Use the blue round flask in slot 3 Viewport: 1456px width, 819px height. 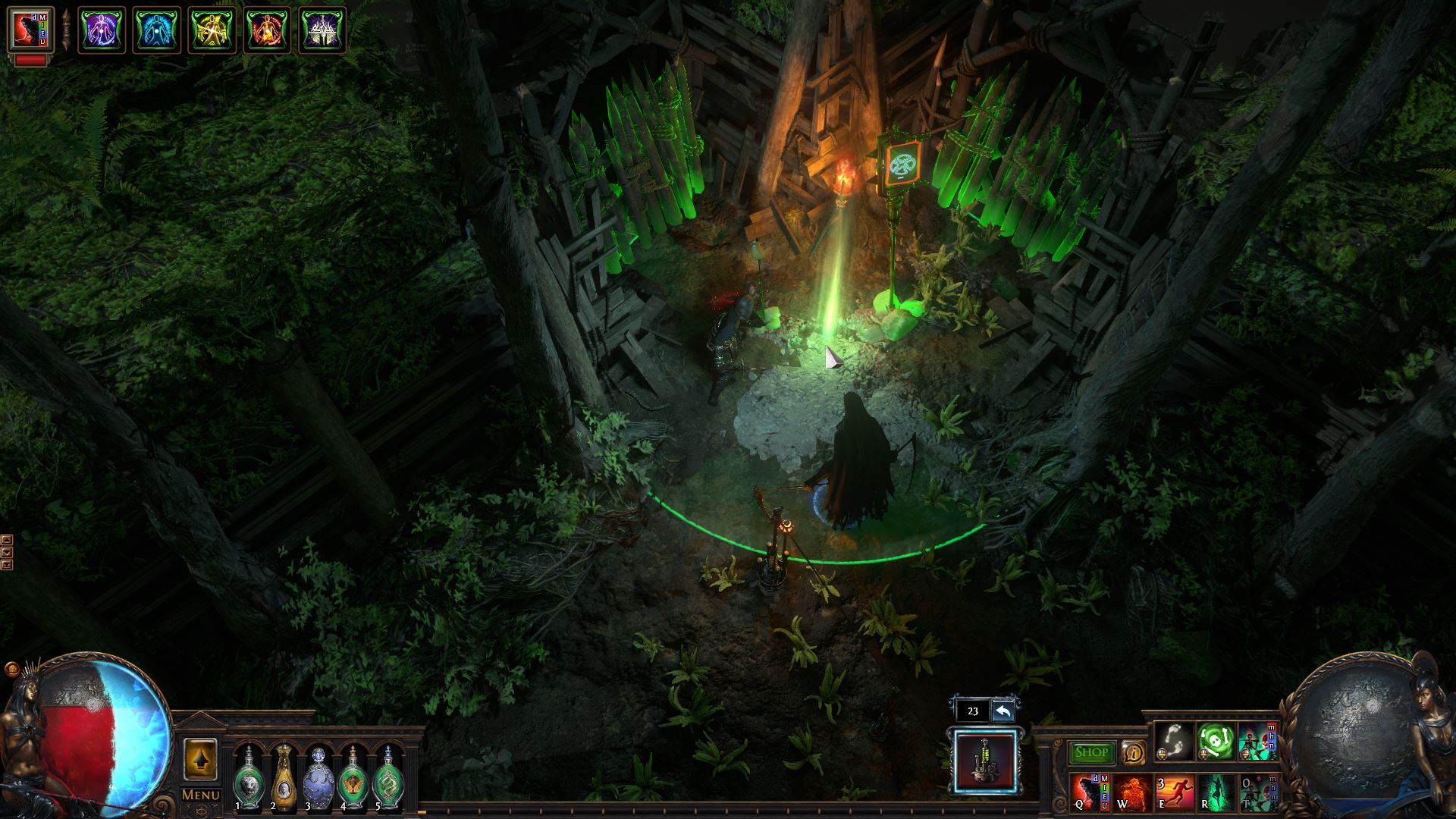[x=318, y=780]
